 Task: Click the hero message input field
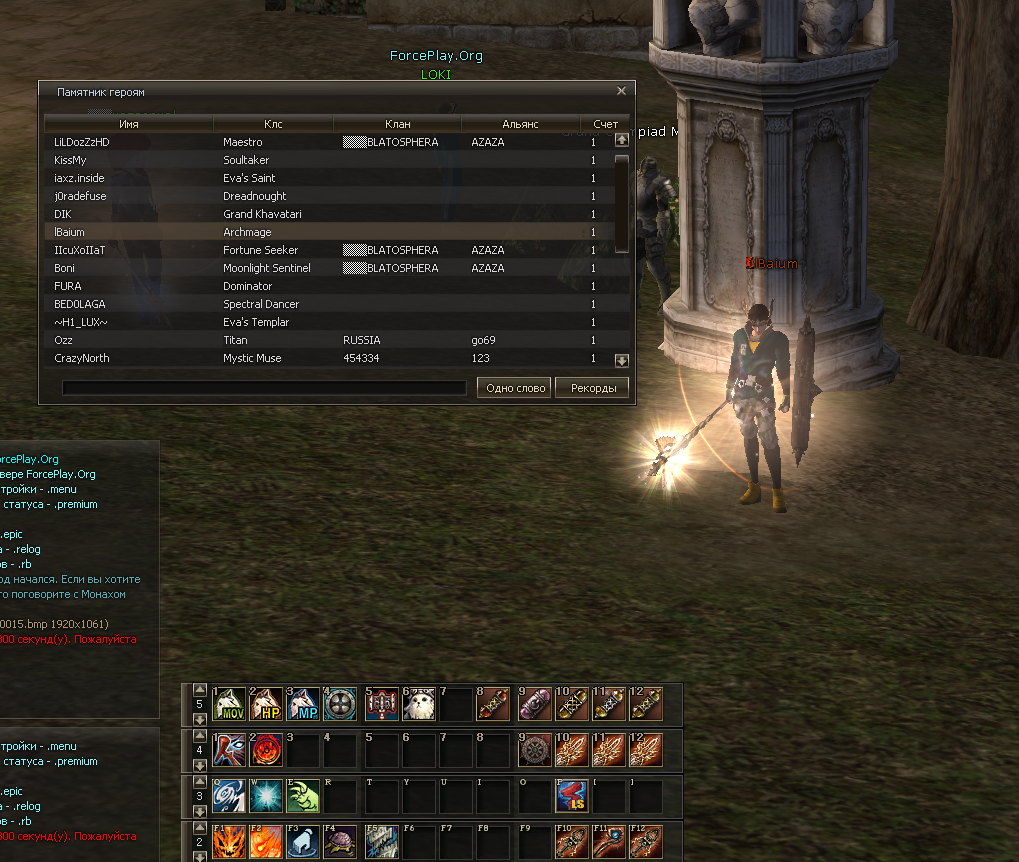pyautogui.click(x=264, y=388)
